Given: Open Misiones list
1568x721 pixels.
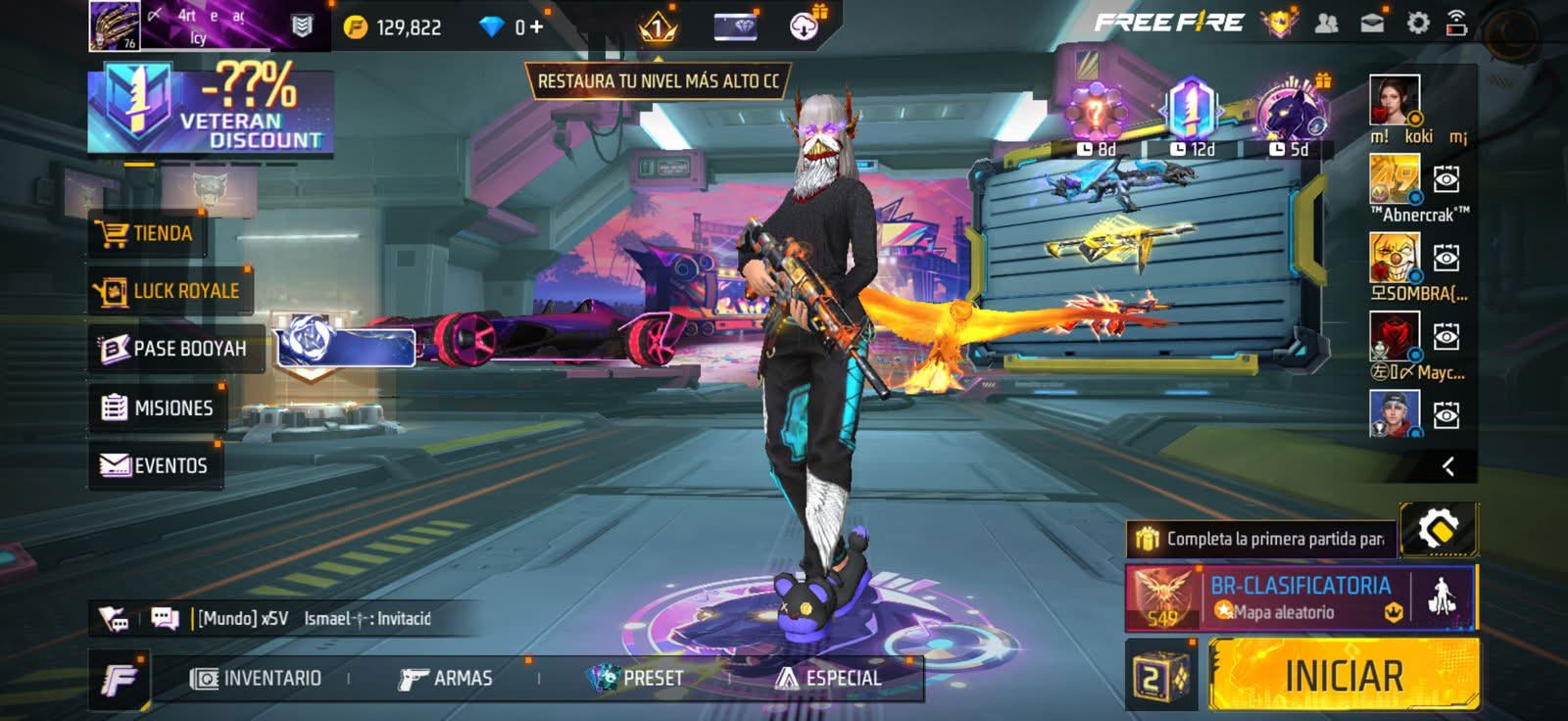Looking at the screenshot, I should (158, 408).
